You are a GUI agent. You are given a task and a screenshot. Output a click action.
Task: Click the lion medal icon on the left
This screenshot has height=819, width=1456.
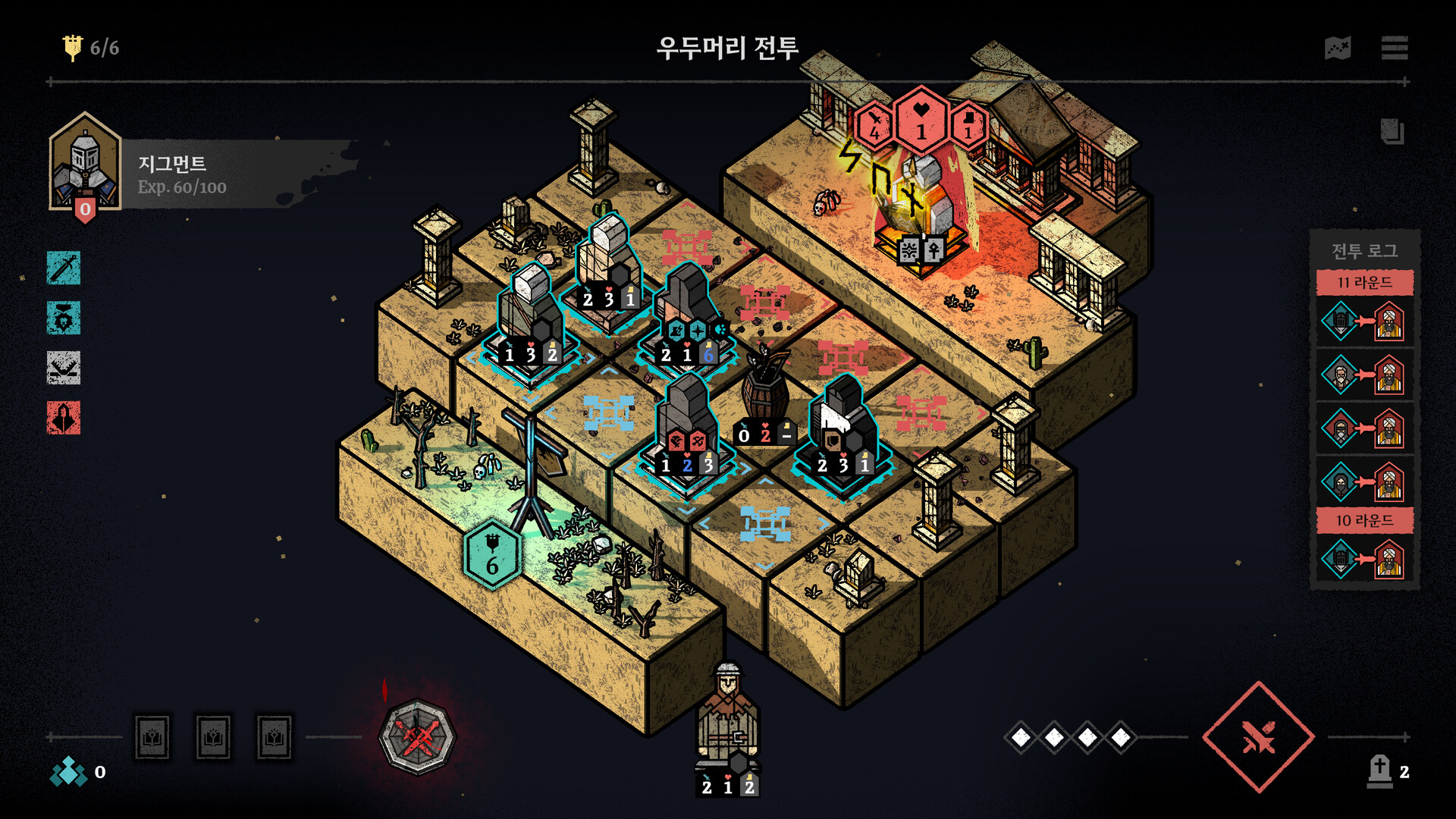(63, 318)
